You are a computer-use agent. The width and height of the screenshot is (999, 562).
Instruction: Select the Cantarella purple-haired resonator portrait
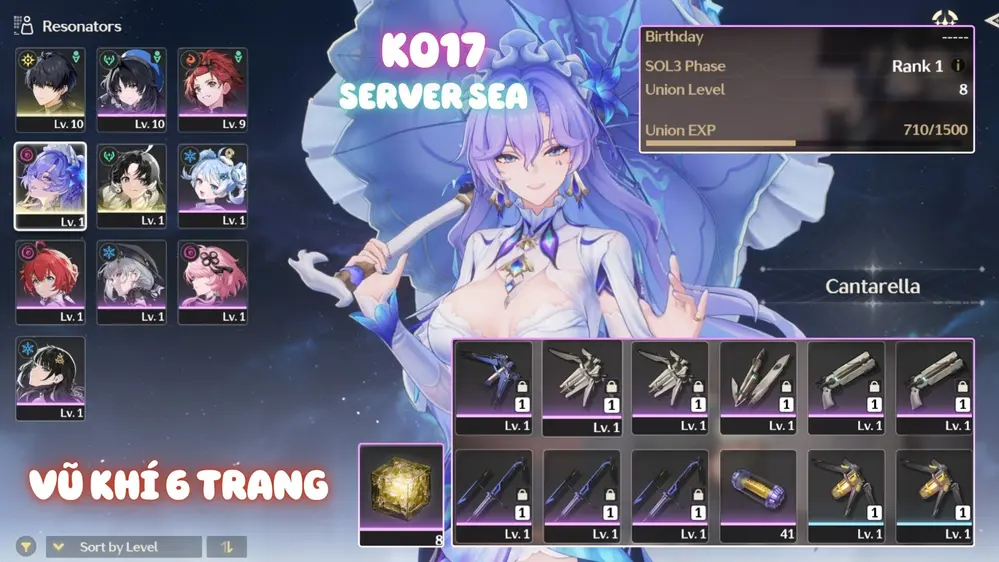pos(50,186)
